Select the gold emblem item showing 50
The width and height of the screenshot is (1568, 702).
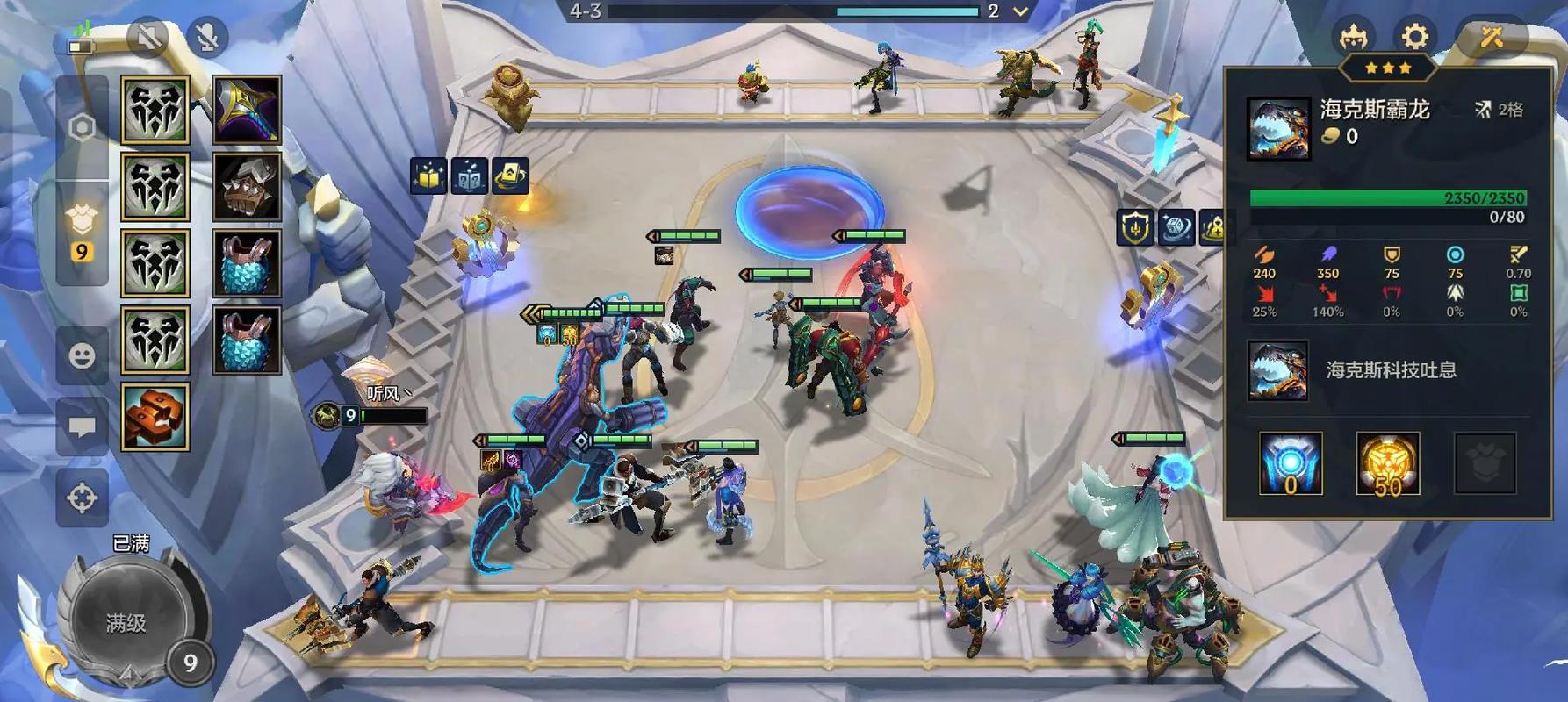coord(1387,463)
